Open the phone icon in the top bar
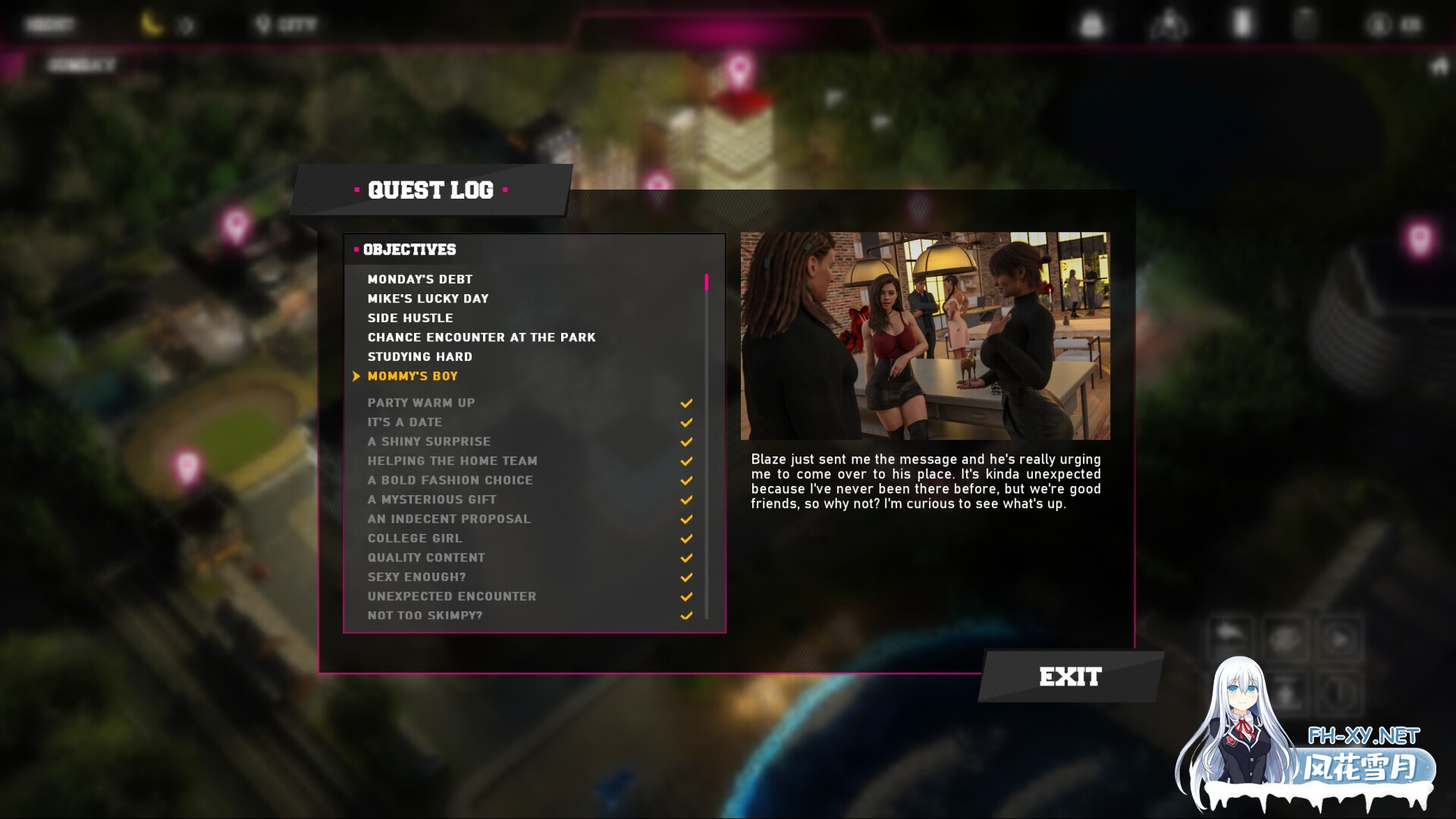Image resolution: width=1456 pixels, height=819 pixels. coord(1244,24)
